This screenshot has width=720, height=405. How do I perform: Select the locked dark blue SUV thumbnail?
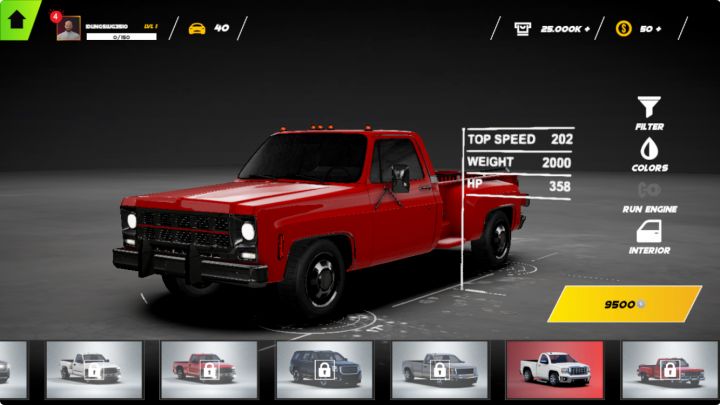click(x=325, y=369)
